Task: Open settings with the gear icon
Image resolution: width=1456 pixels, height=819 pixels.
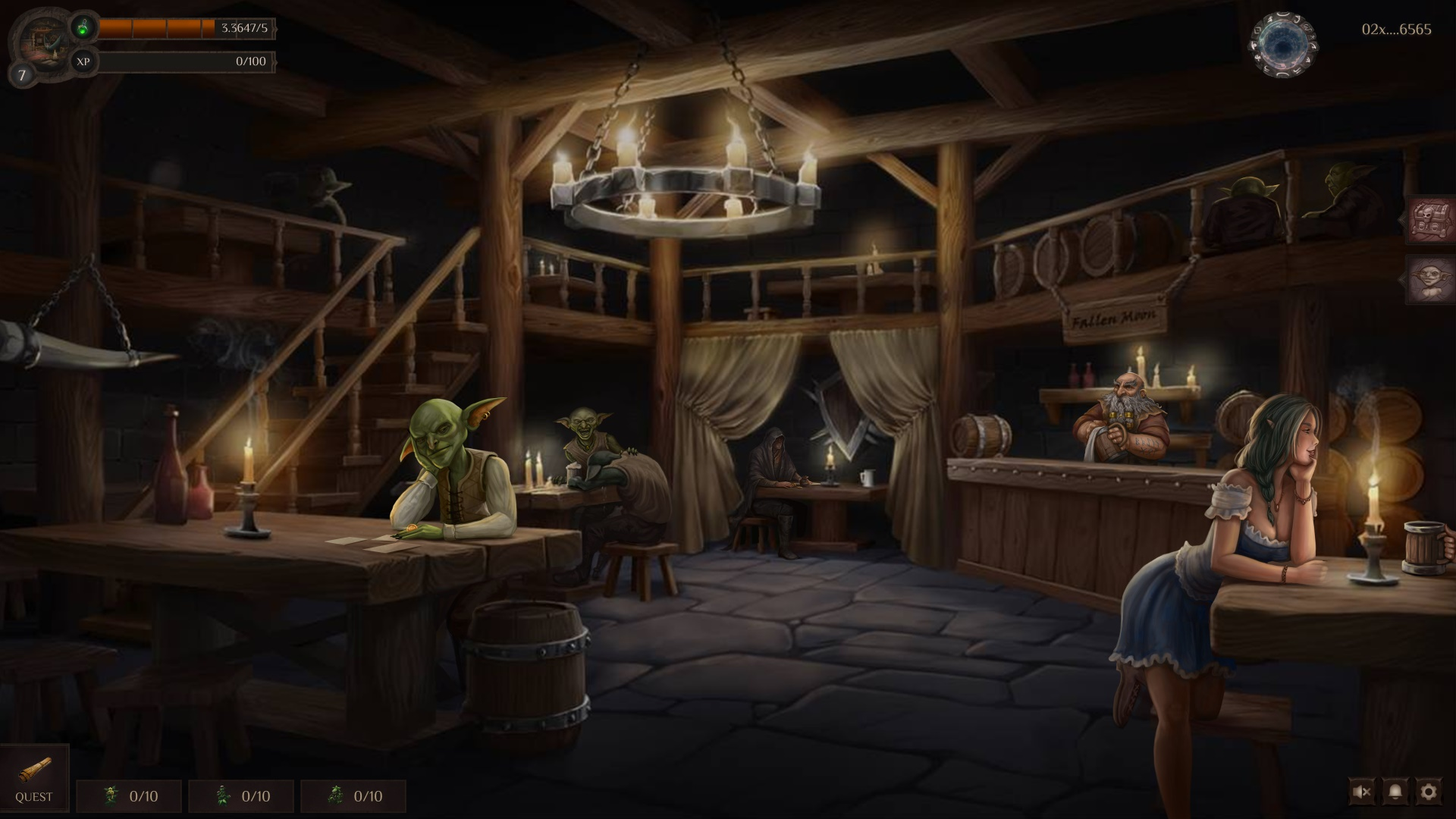Action: [x=1428, y=792]
